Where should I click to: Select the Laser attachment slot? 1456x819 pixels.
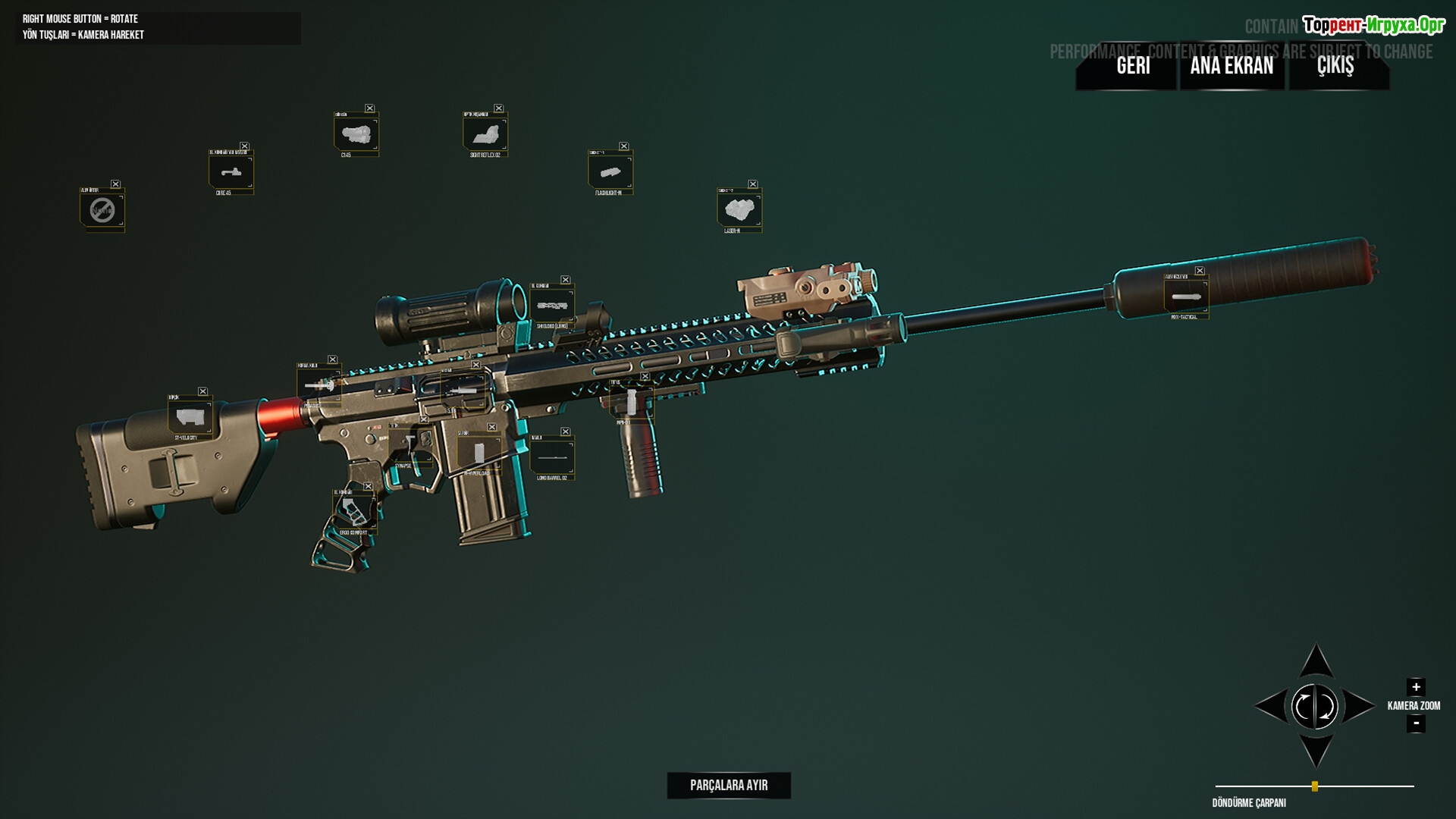[739, 210]
